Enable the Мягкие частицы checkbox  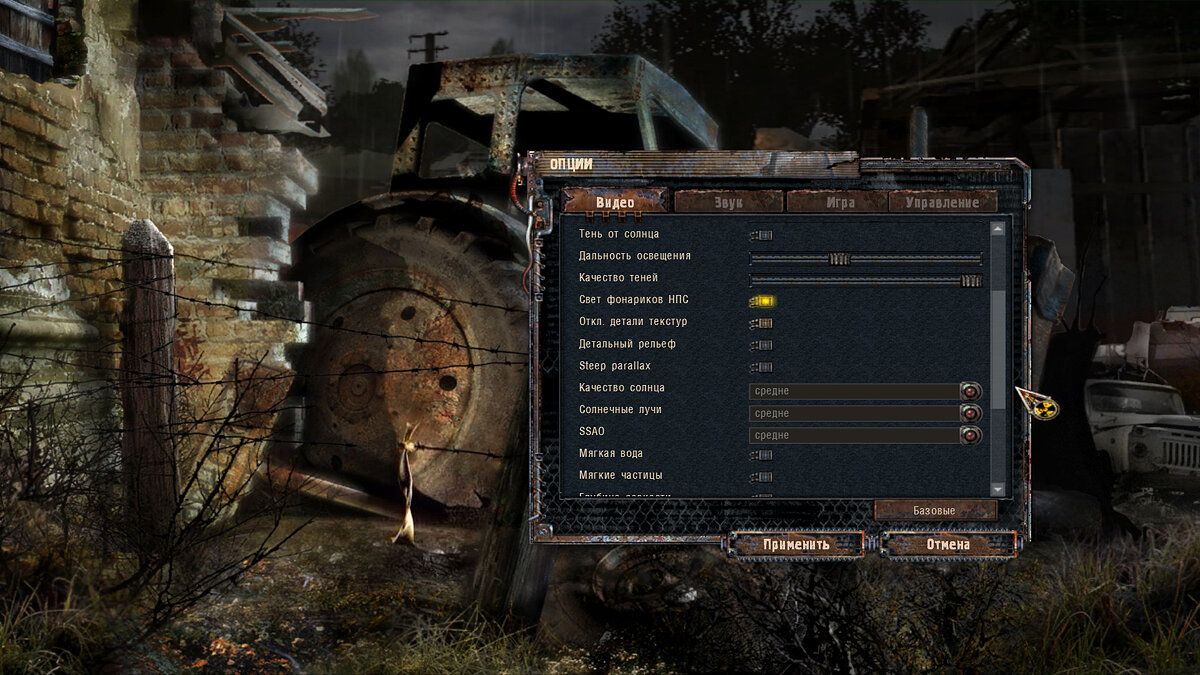762,477
